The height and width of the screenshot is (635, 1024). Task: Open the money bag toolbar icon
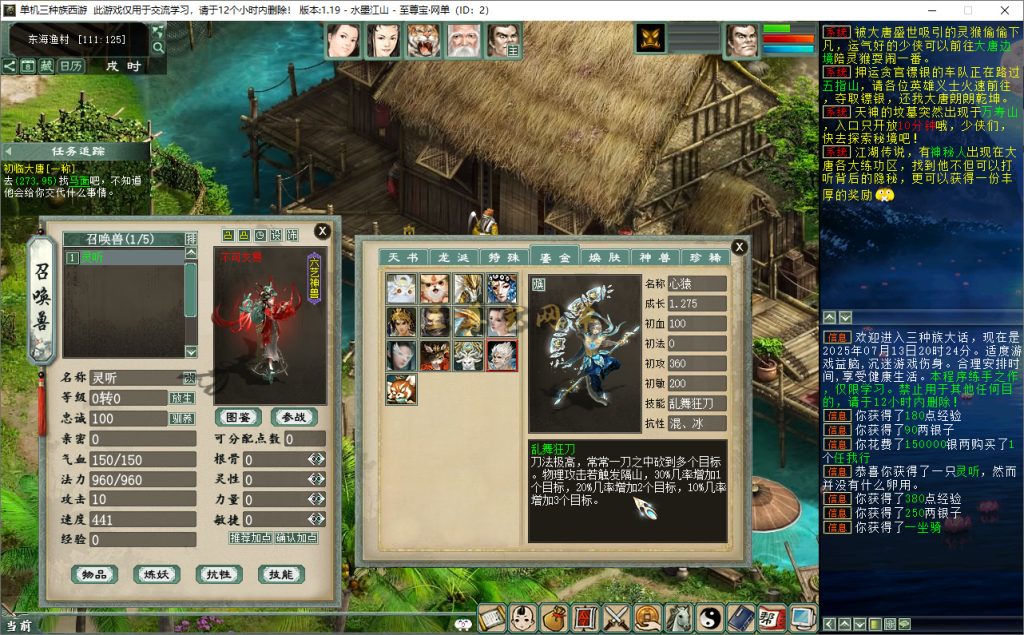[555, 618]
